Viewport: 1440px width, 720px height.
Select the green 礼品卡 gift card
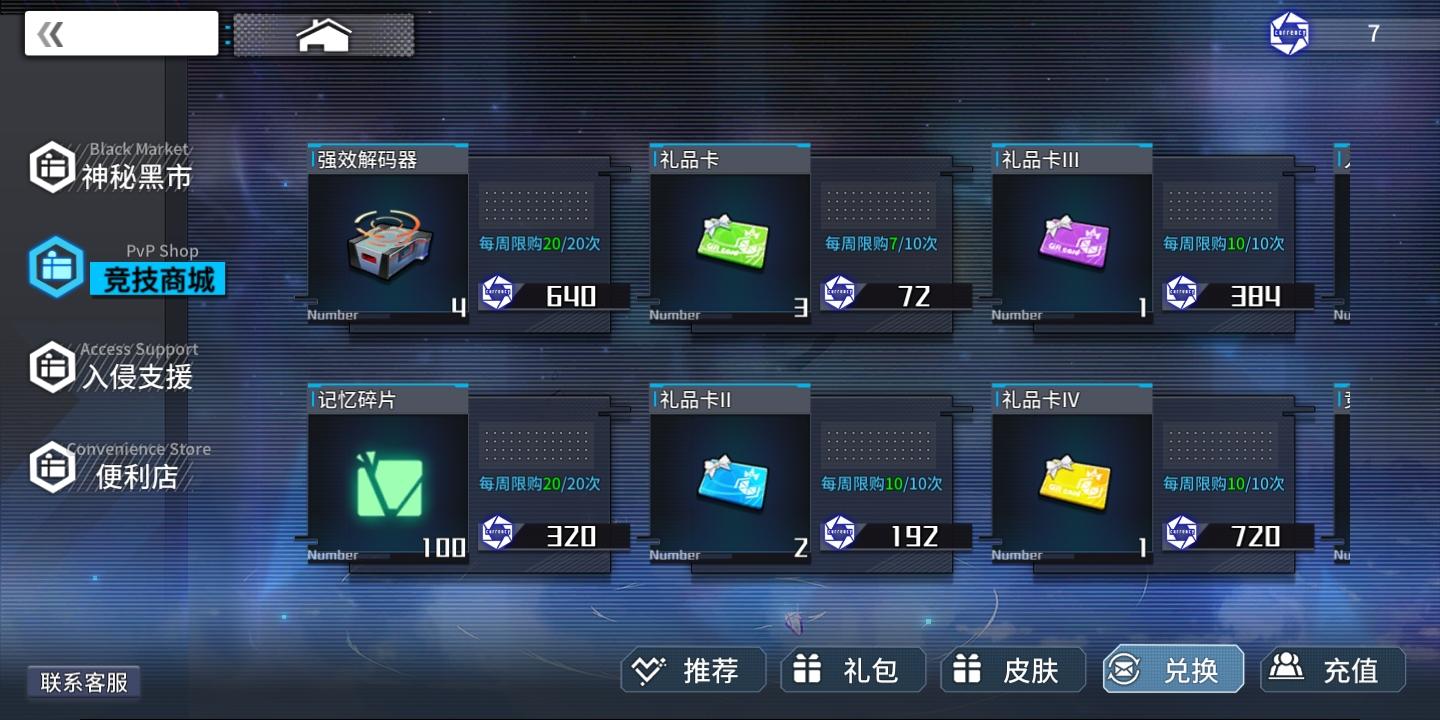[729, 240]
